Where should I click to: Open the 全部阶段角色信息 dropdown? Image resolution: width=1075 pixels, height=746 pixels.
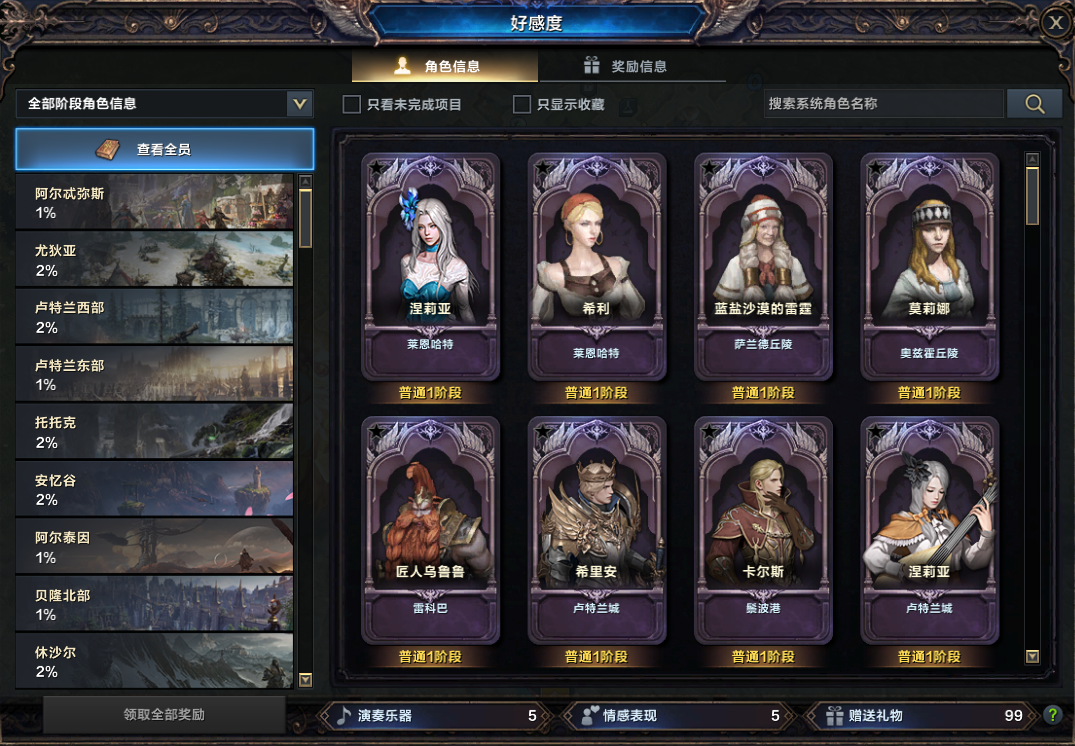[298, 103]
